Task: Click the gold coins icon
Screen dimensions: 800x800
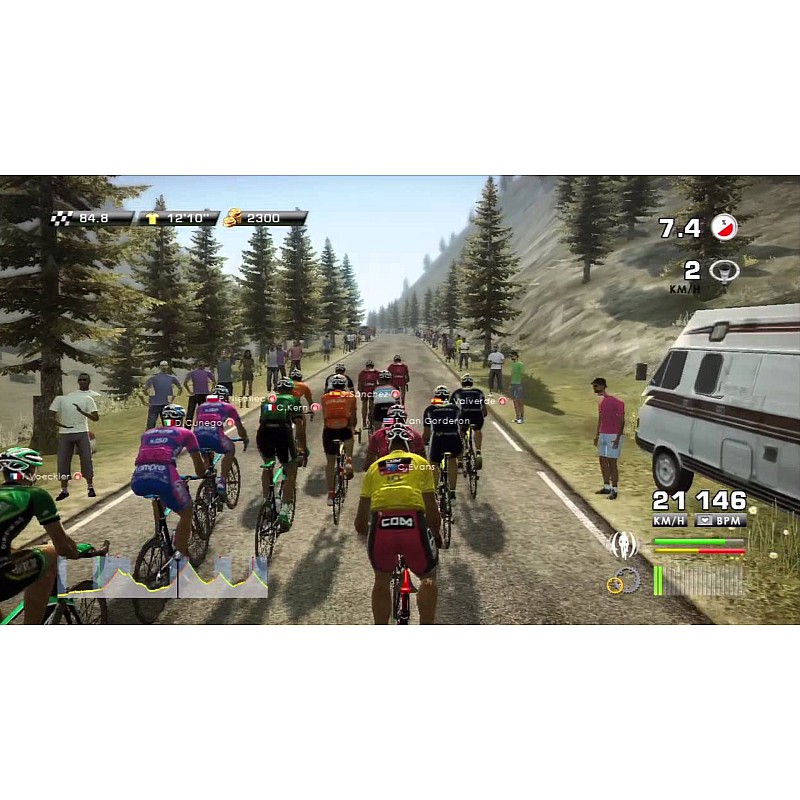Action: tap(233, 217)
